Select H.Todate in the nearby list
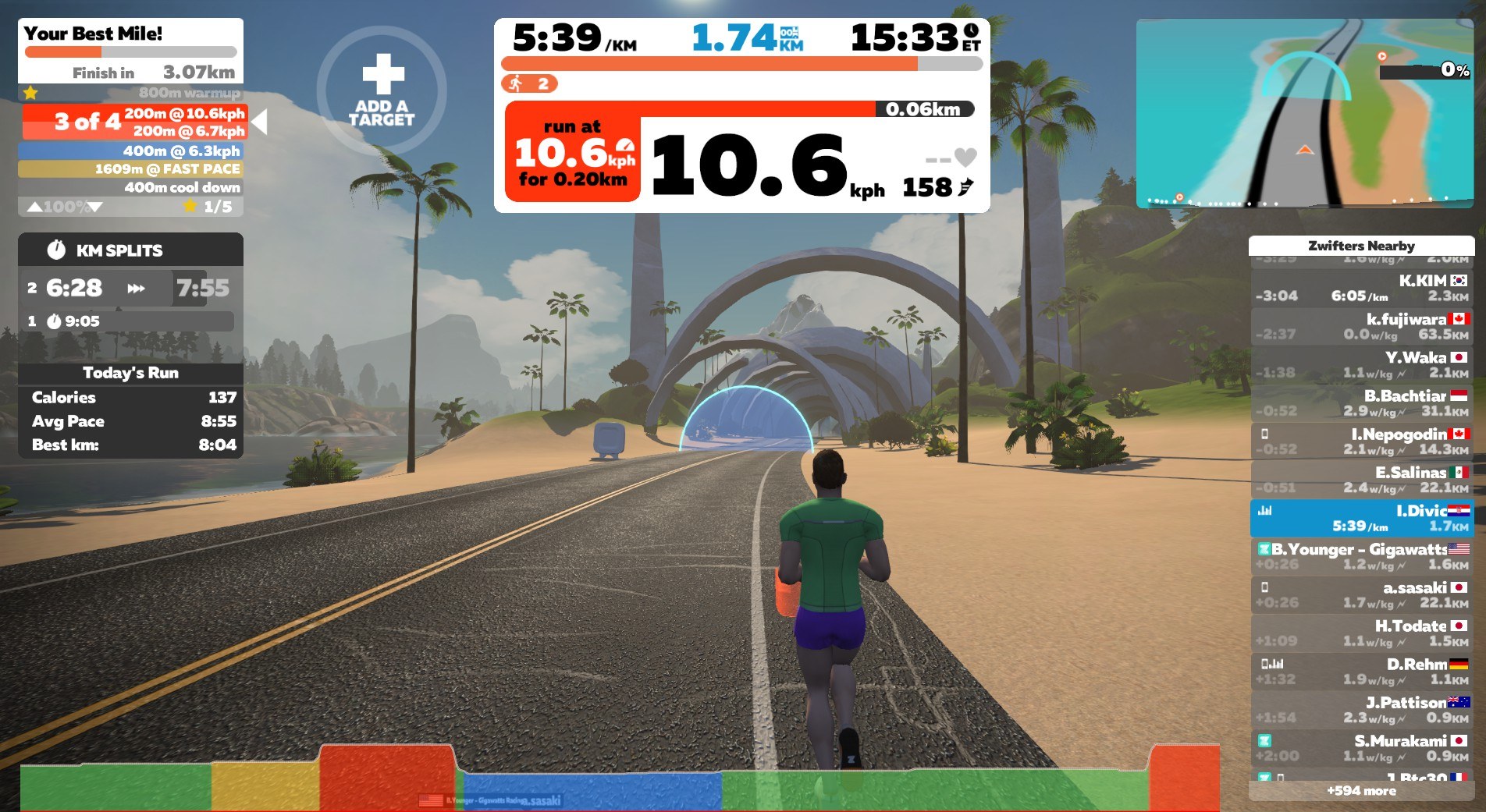1486x812 pixels. click(x=1361, y=633)
